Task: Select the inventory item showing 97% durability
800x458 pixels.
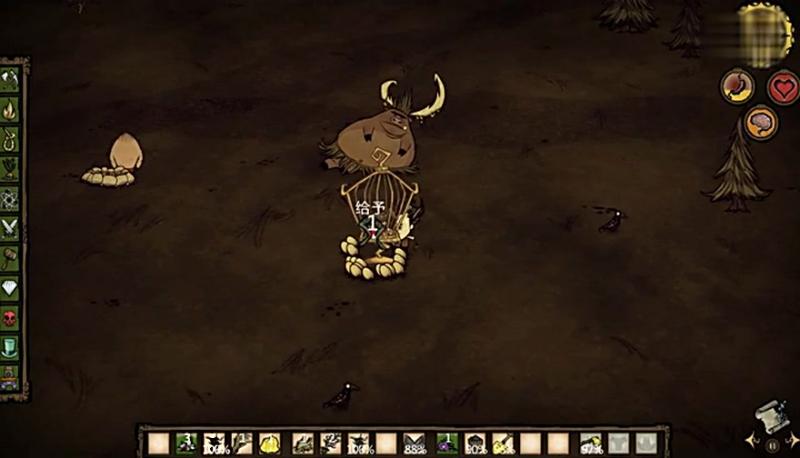Action: click(x=591, y=443)
